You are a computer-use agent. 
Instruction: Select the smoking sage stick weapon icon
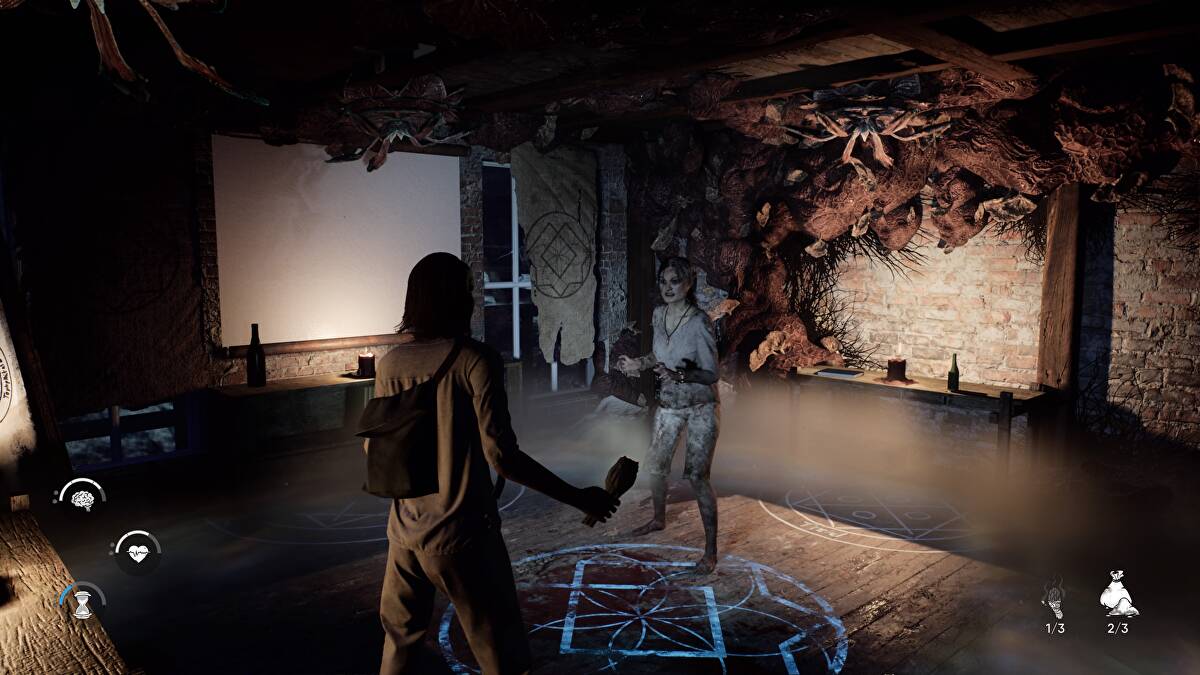[x=1054, y=598]
